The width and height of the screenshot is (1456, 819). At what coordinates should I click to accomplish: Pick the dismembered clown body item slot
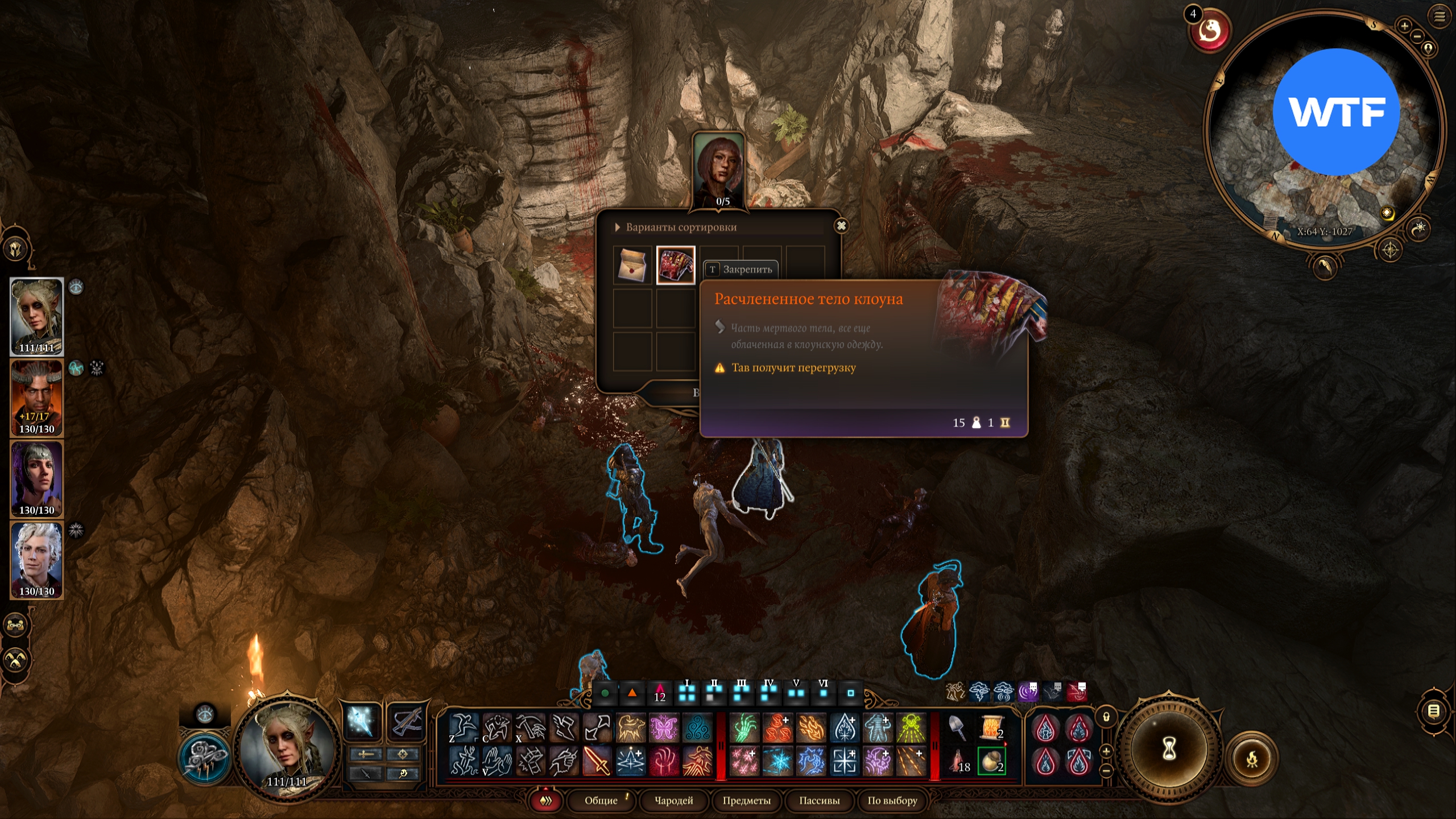676,265
